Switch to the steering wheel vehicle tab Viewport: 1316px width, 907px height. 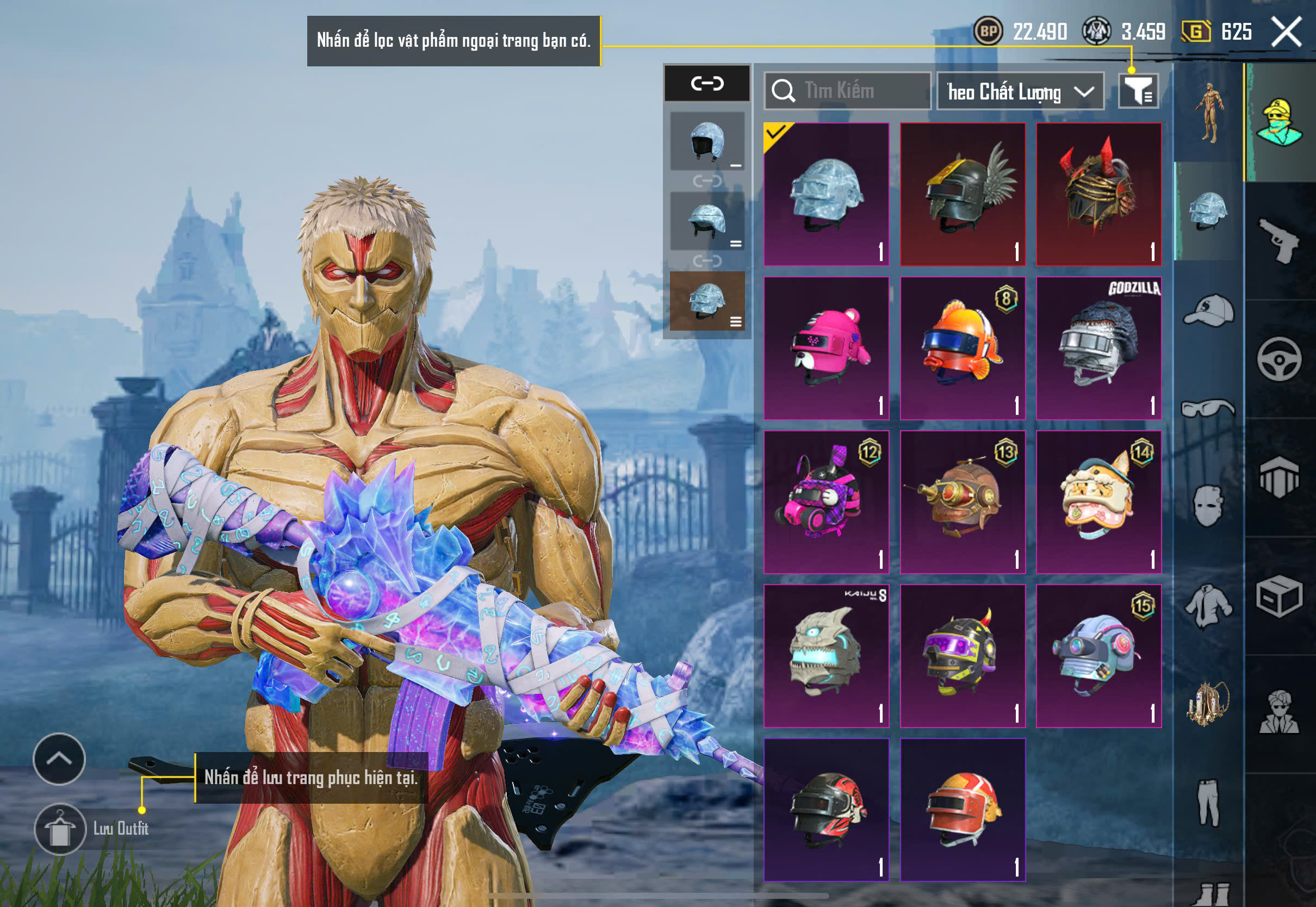(1279, 359)
